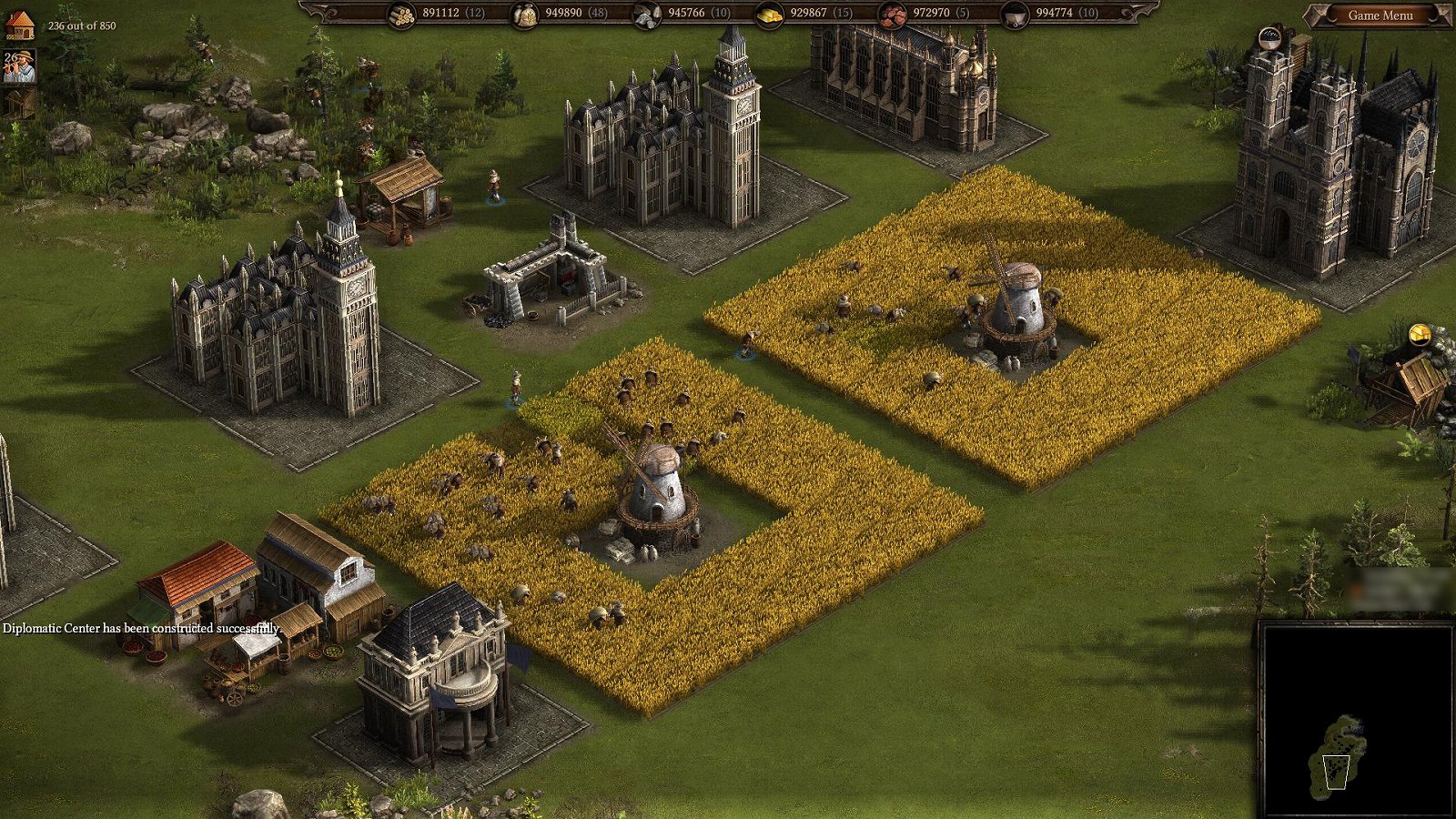This screenshot has height=819, width=1456.
Task: Open the Game Menu
Action: (1380, 15)
